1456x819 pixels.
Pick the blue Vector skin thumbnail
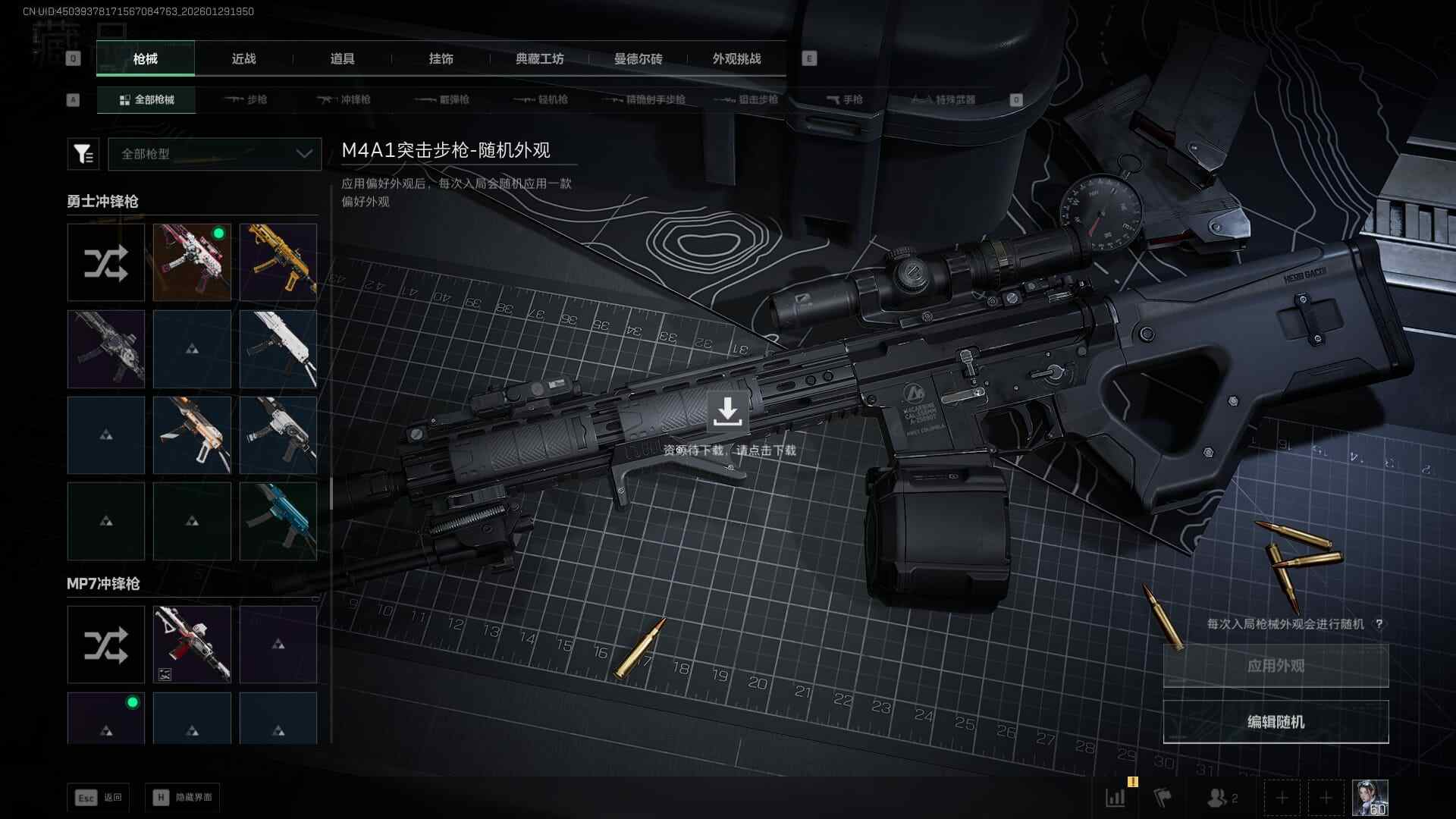278,522
